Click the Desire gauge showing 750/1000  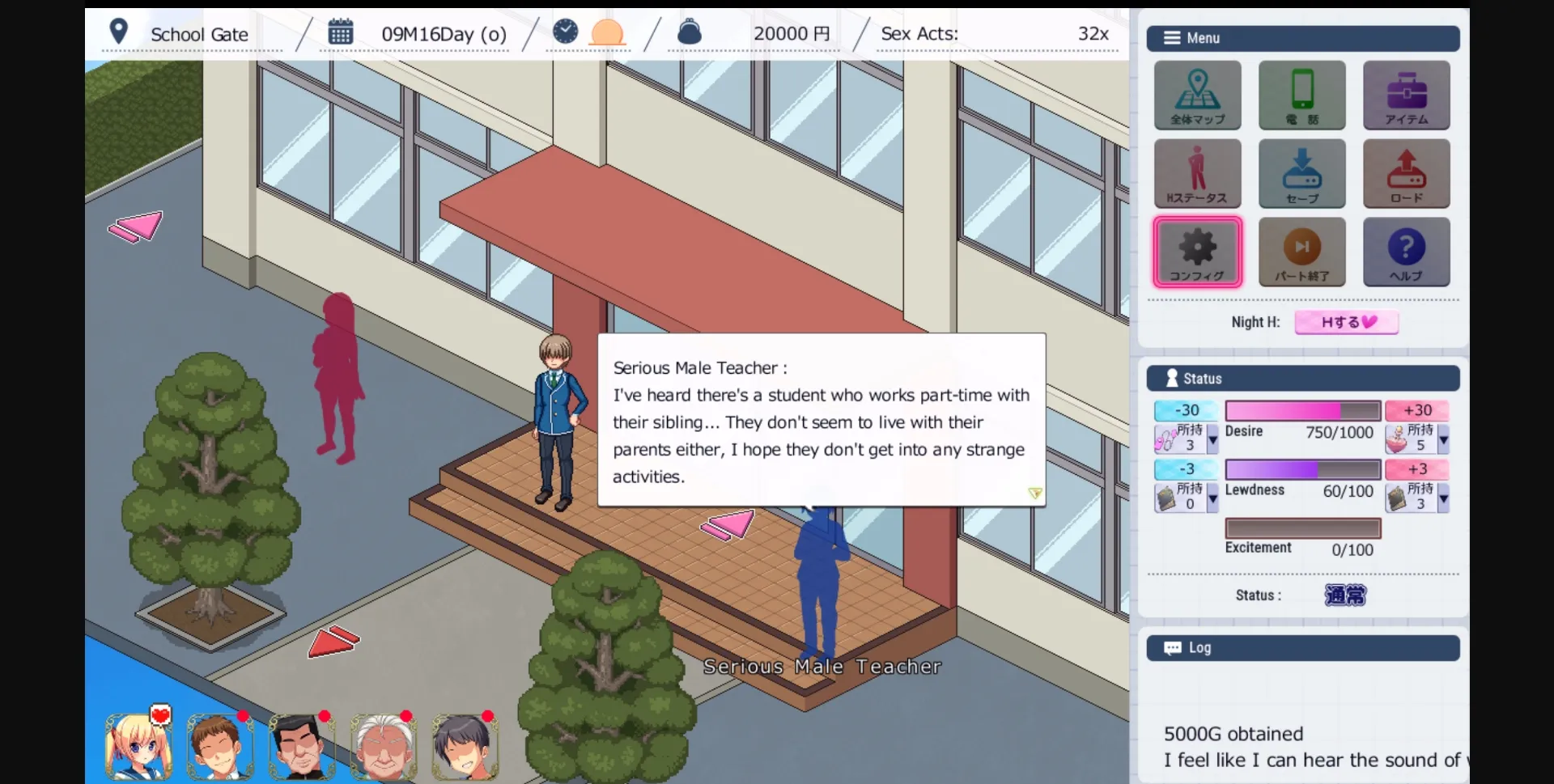coord(1302,410)
